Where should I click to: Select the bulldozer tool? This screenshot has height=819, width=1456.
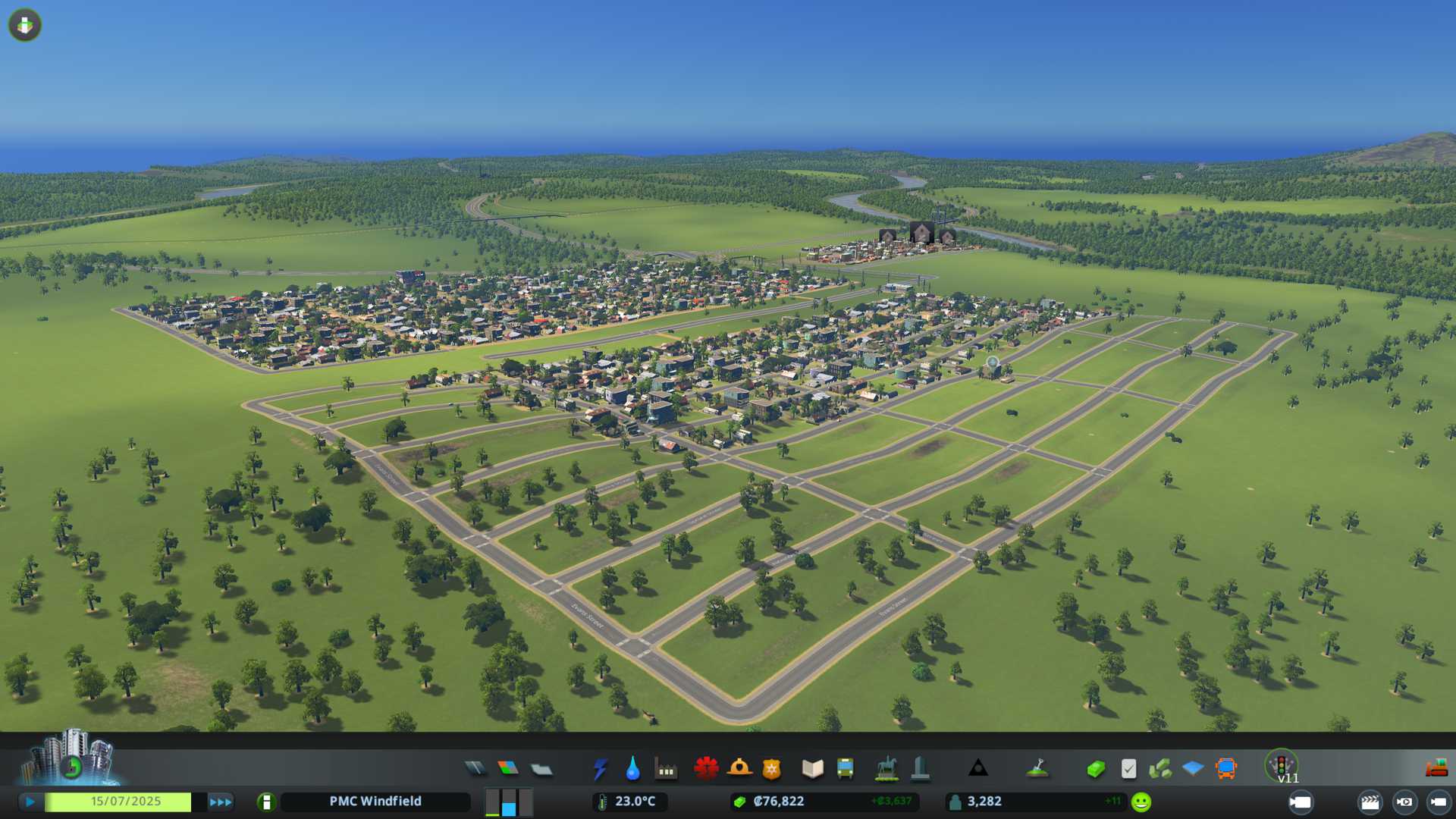pyautogui.click(x=1436, y=769)
